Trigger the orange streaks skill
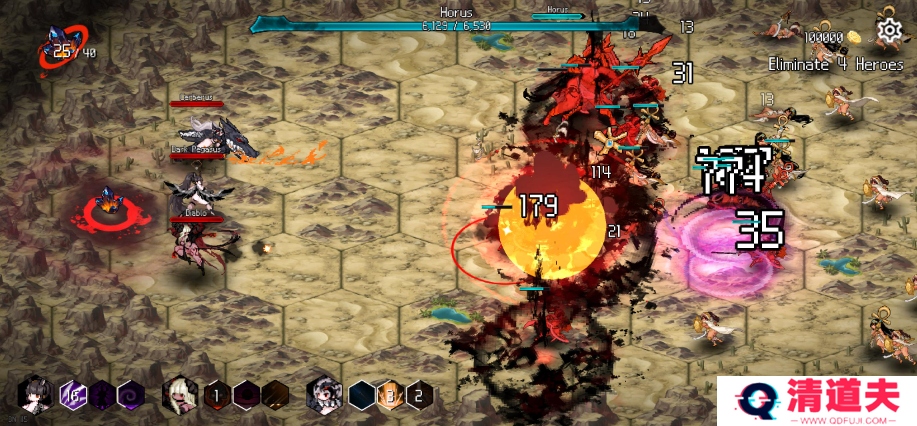The height and width of the screenshot is (426, 917). pos(275,395)
